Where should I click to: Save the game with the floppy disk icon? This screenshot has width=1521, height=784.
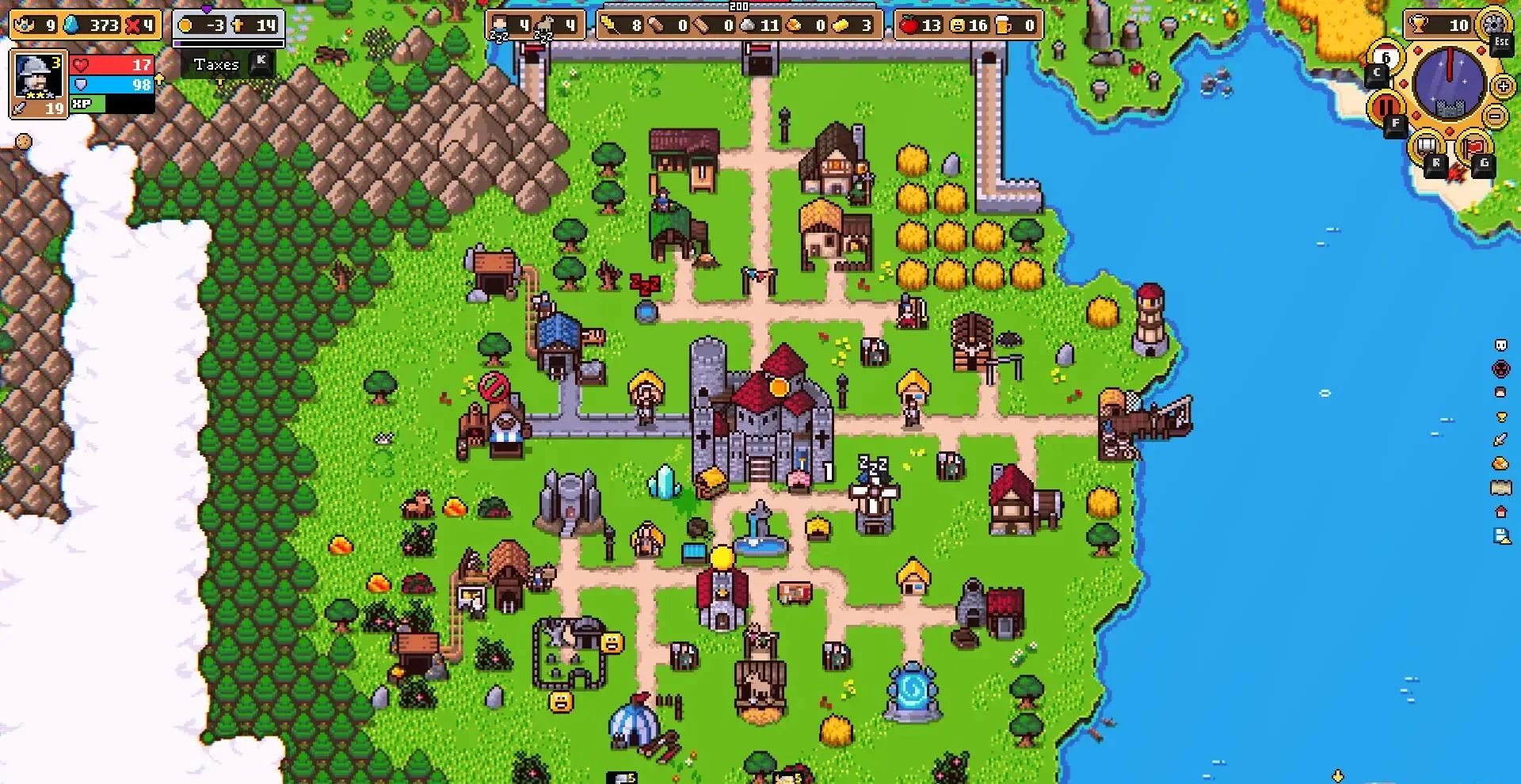(1500, 538)
